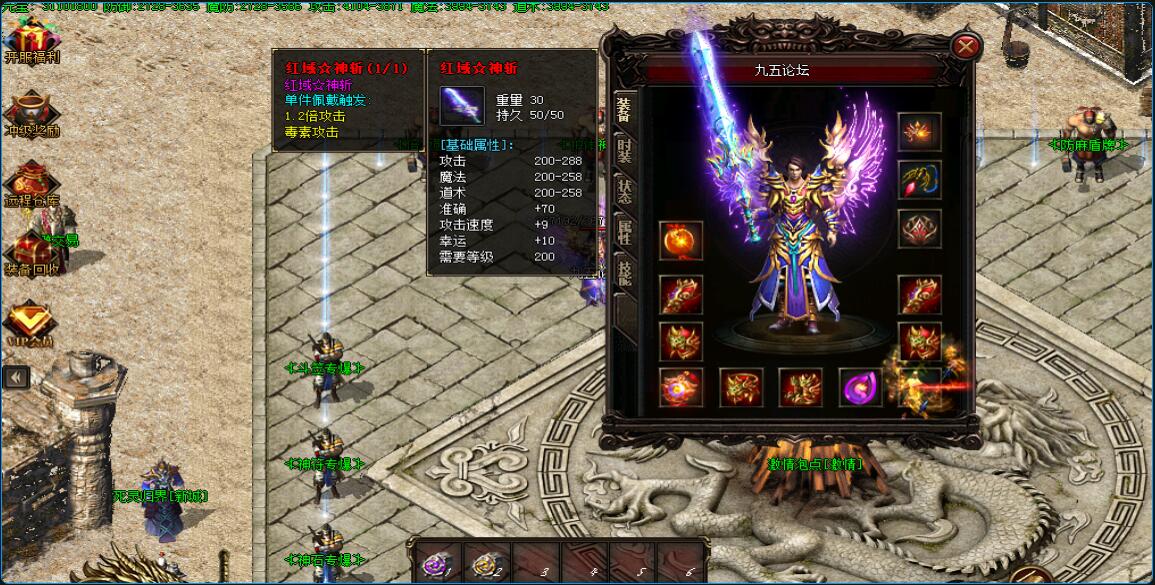
Task: Select the orange lantern orb equipment slot
Action: (x=680, y=242)
